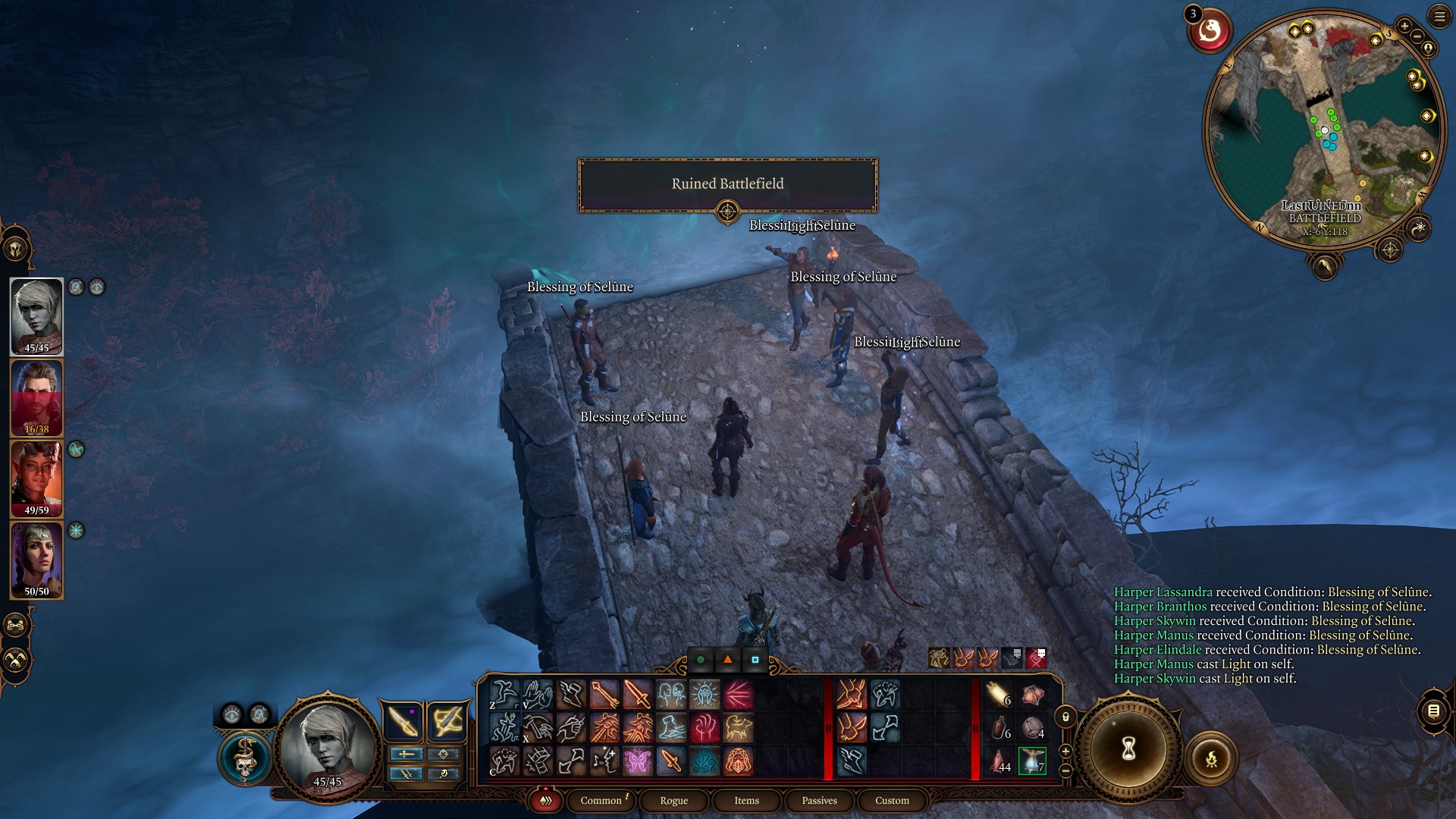
Task: Cast melee Sneak Attack from the hotbar
Action: pyautogui.click(x=635, y=695)
